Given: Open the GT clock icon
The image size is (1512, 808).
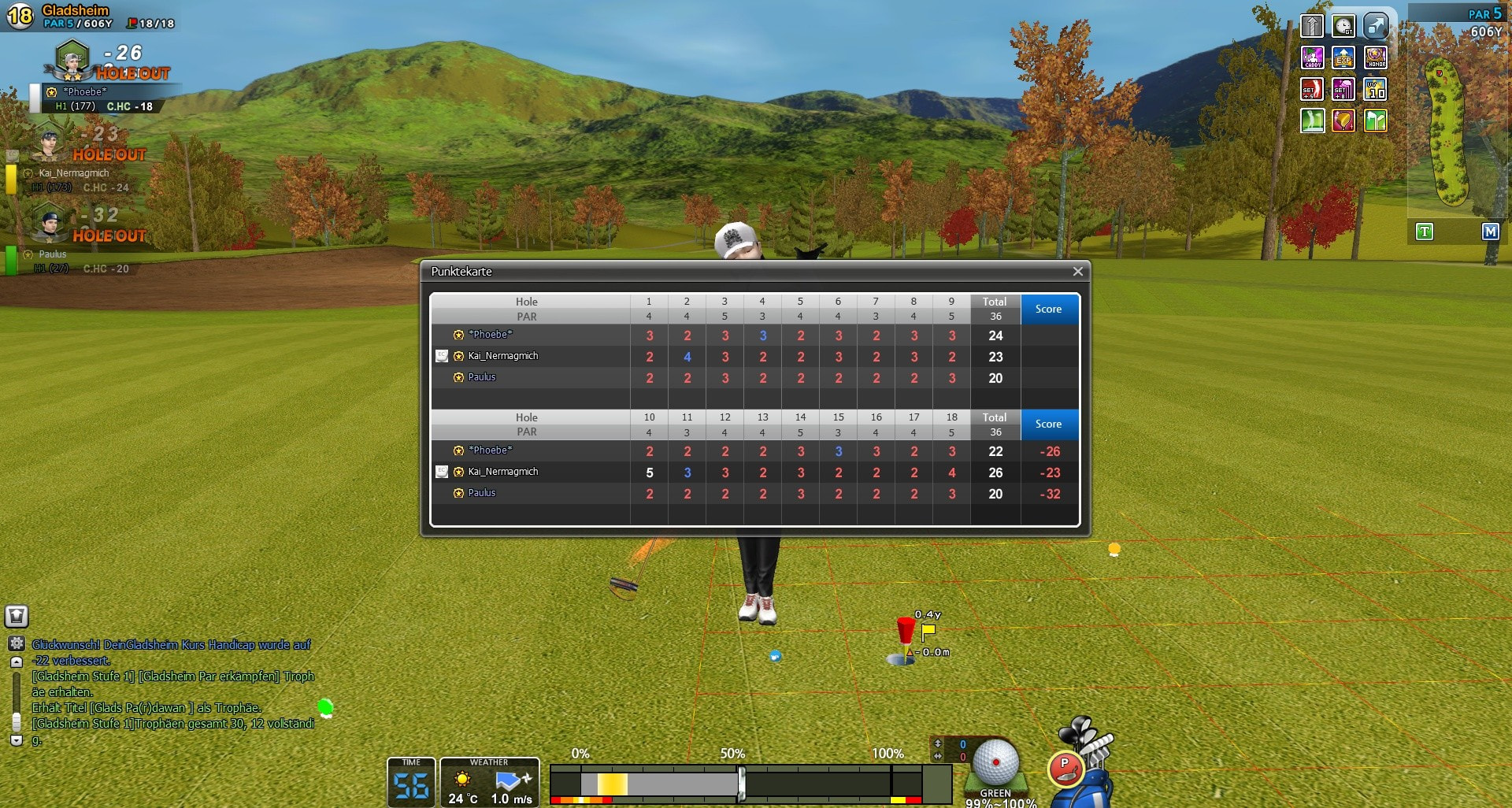Looking at the screenshot, I should tap(1343, 26).
